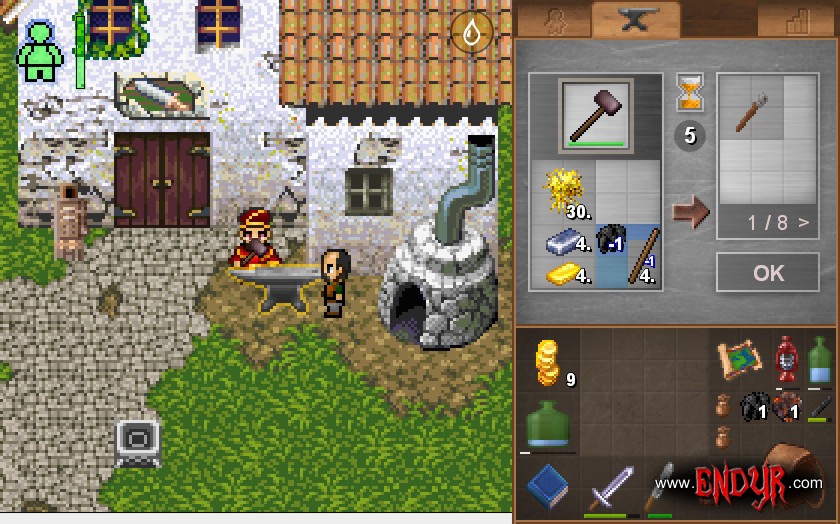Open the bar chart stats tab

796,20
